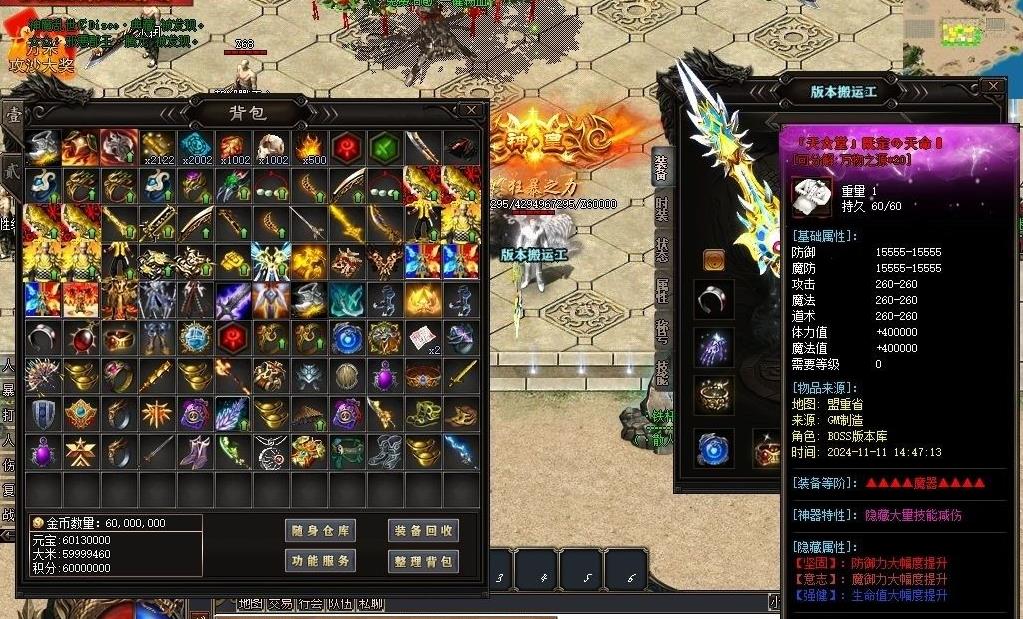
Task: Choose the paper scroll item stacked x2
Action: coord(423,337)
